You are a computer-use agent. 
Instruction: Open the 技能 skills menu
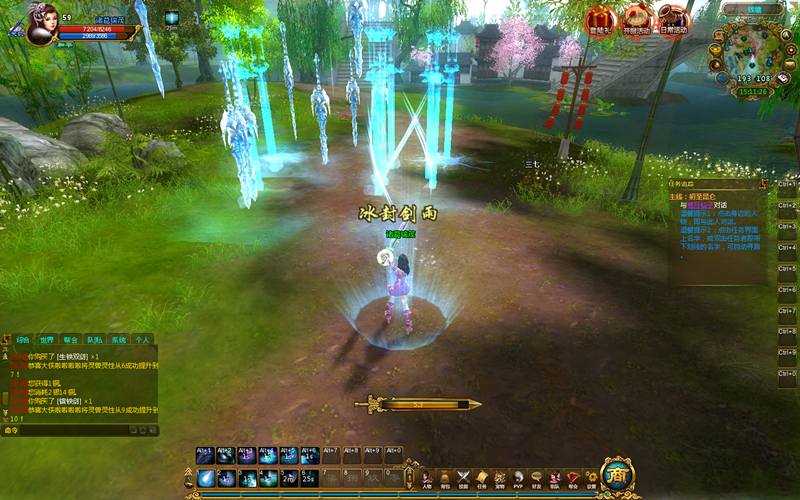[463, 479]
